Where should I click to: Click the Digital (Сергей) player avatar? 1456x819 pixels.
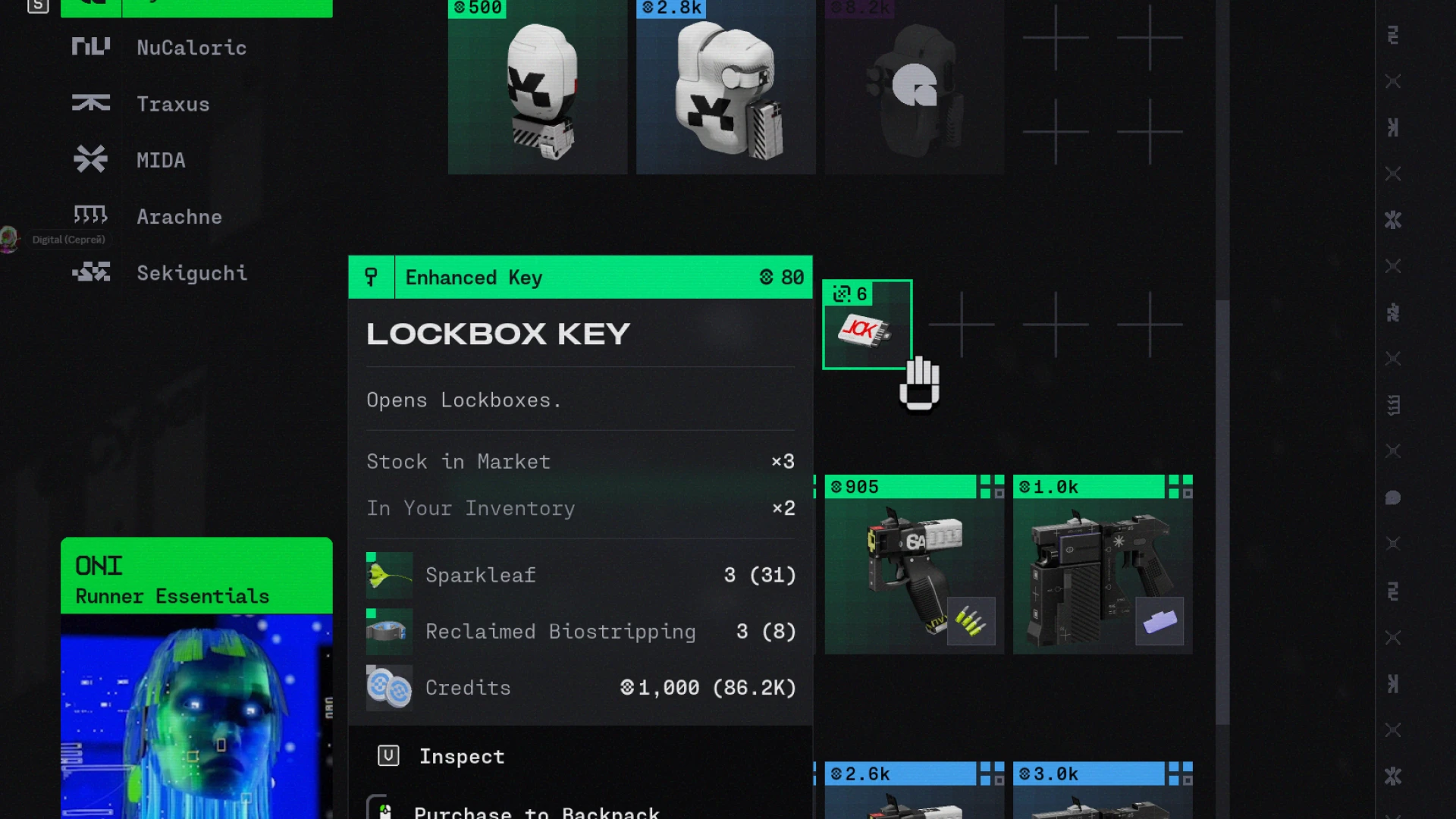pos(9,239)
